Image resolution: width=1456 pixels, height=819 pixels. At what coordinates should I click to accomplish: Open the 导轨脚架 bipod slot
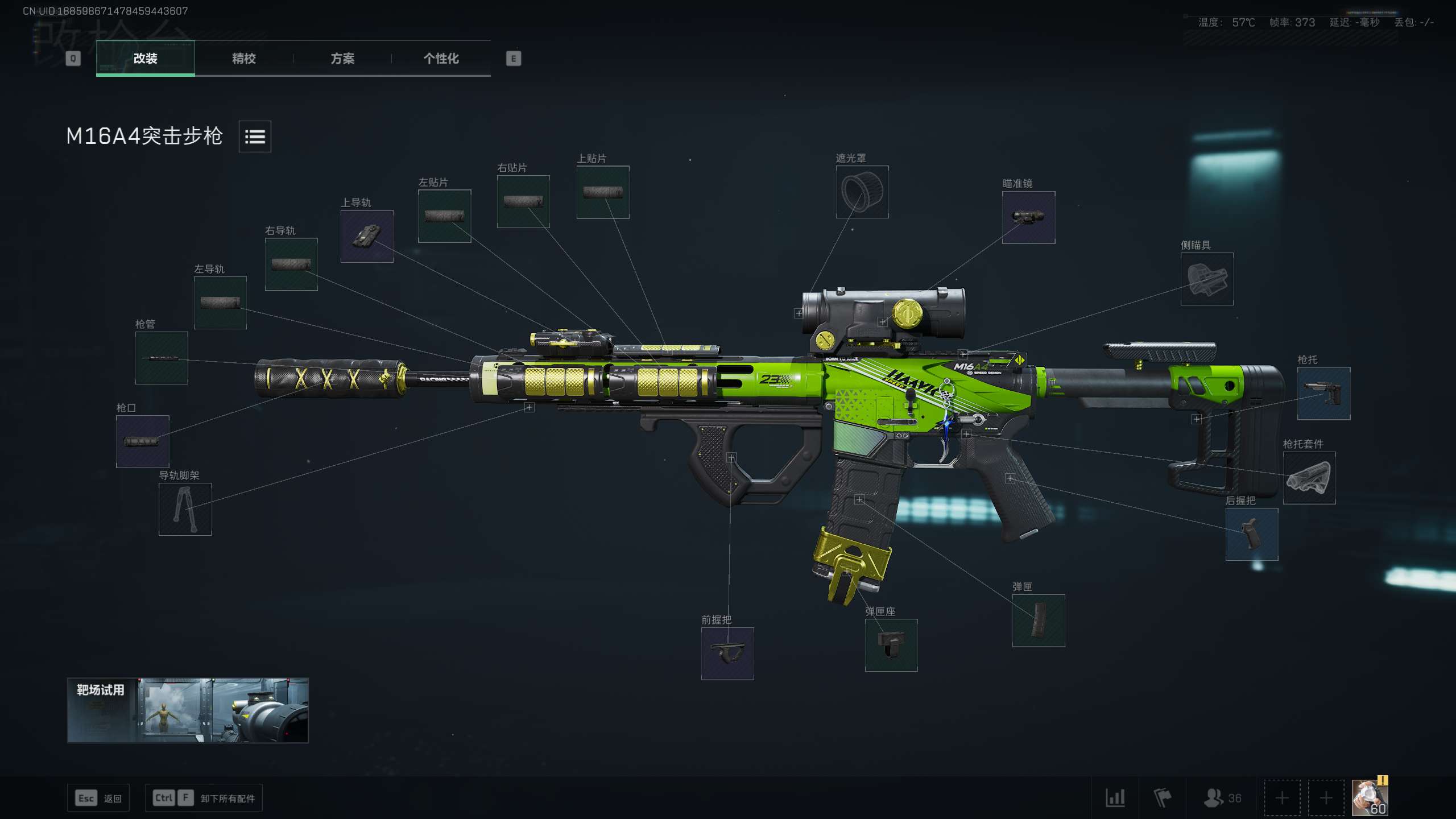coord(185,509)
